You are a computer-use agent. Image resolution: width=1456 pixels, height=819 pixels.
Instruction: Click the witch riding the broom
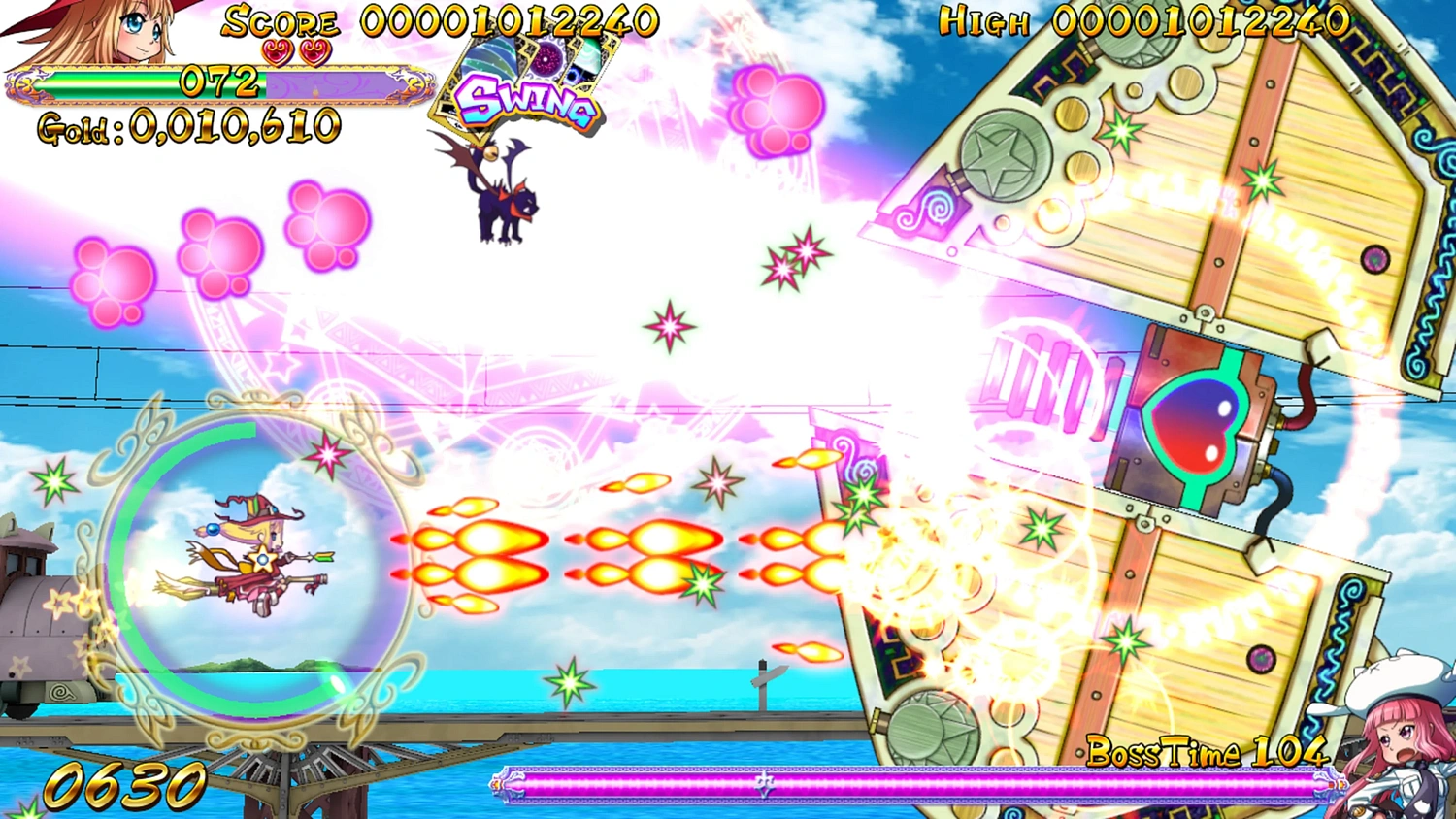(257, 553)
